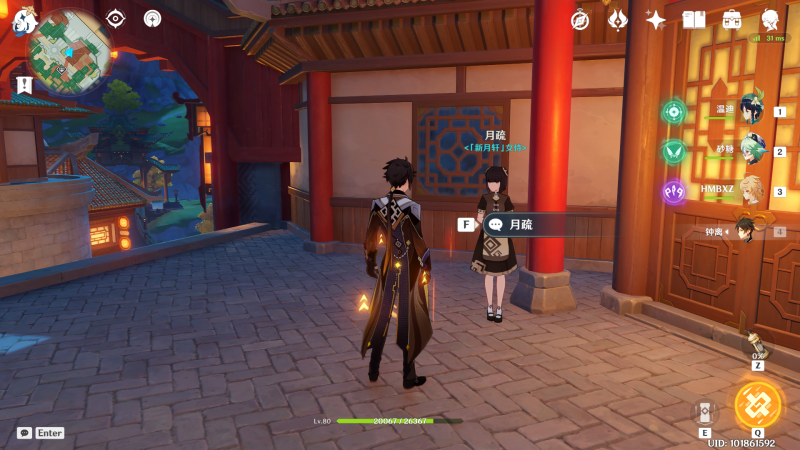This screenshot has height=450, width=800.
Task: Switch to party member HMBXZ
Action: click(751, 190)
